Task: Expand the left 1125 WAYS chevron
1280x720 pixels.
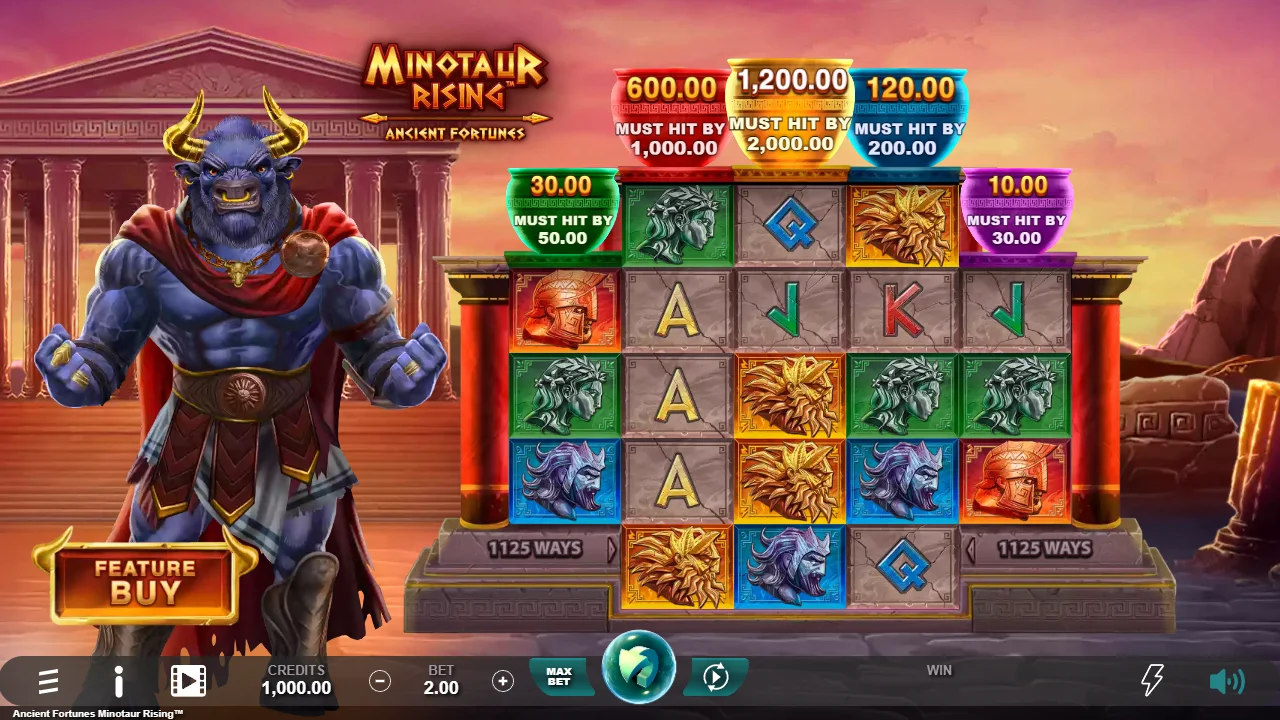Action: 611,548
